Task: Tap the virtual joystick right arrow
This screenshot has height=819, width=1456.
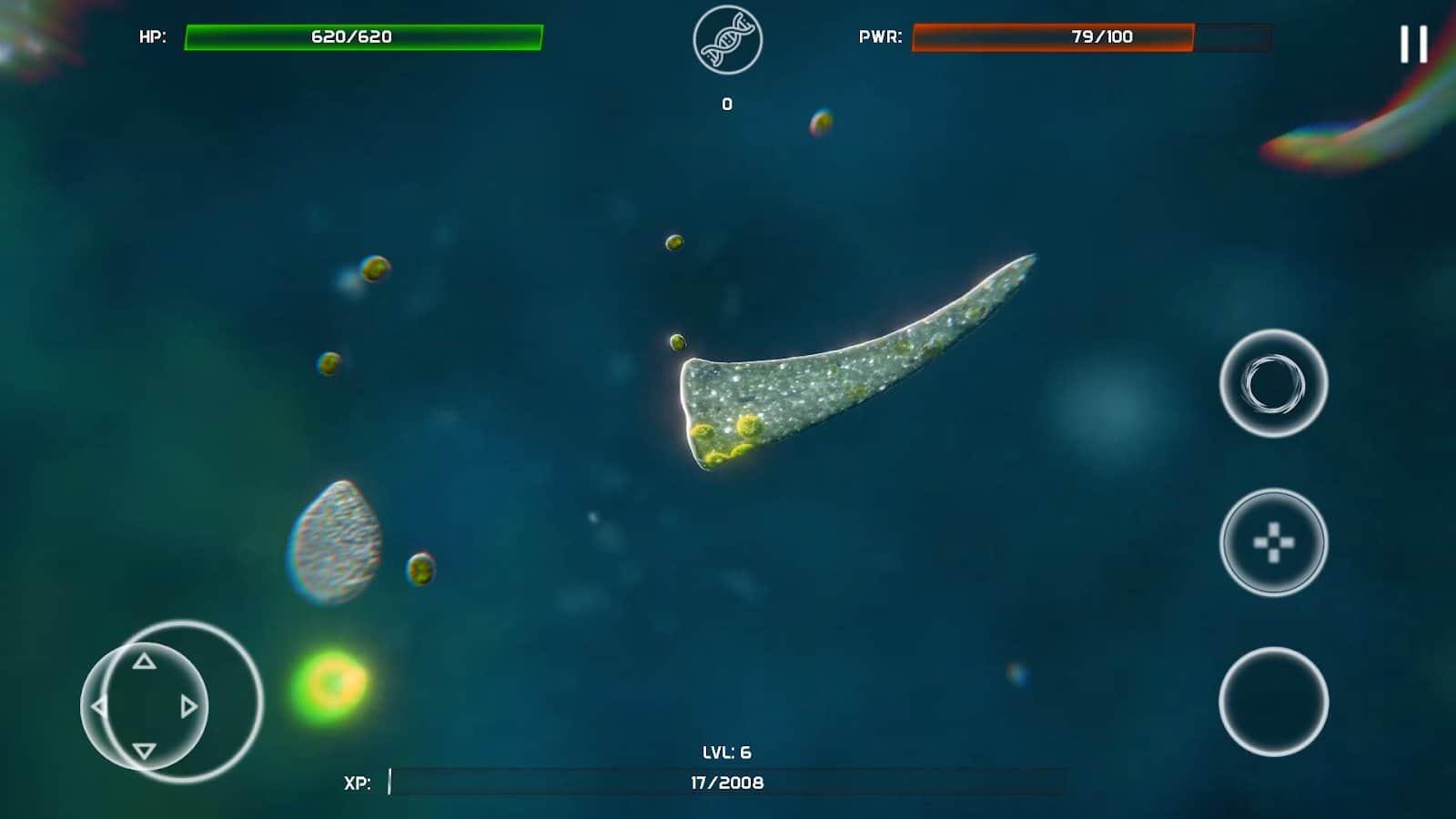Action: point(188,706)
